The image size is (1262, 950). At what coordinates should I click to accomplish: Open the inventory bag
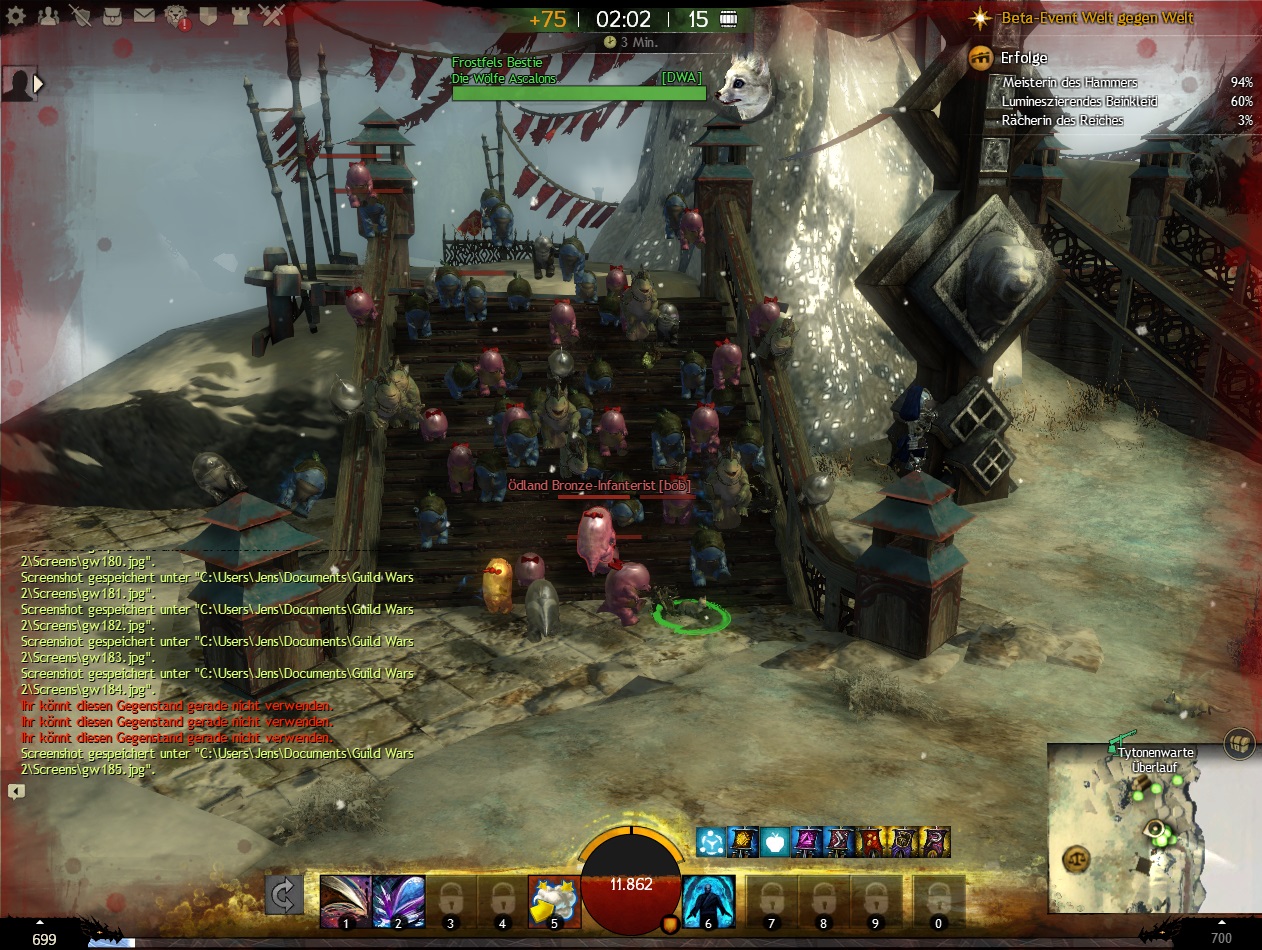click(114, 16)
